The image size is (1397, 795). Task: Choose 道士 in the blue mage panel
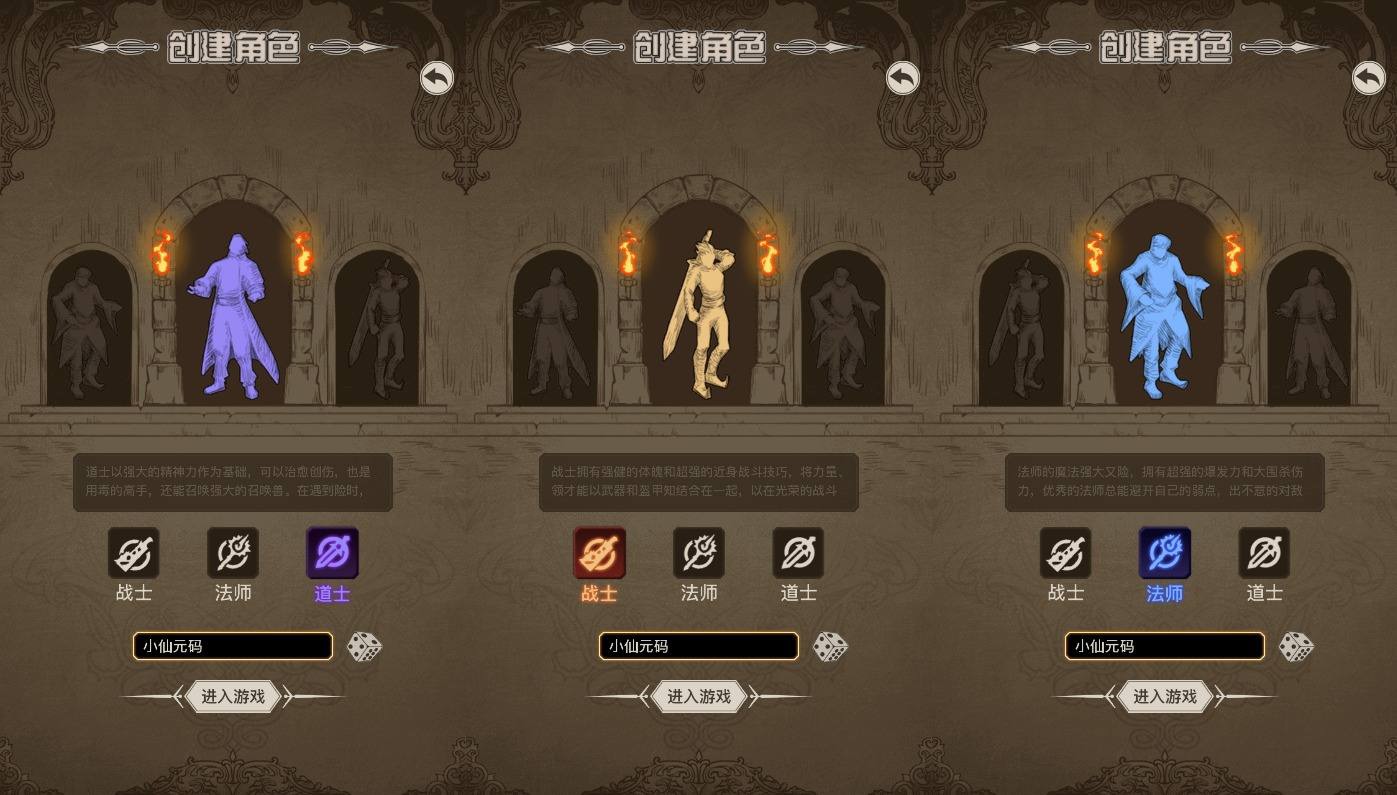(1264, 553)
